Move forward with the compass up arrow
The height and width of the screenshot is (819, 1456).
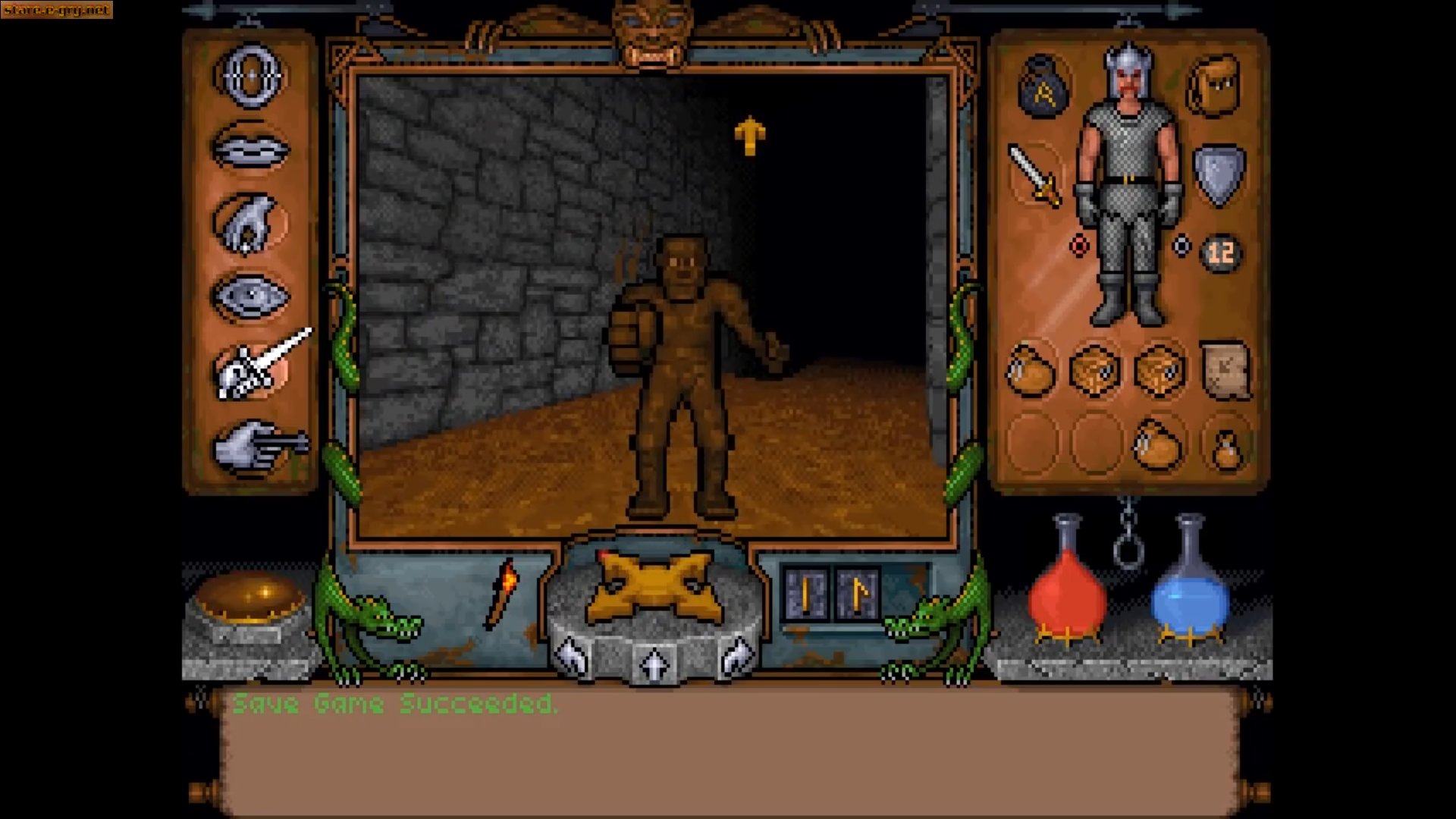coord(654,658)
